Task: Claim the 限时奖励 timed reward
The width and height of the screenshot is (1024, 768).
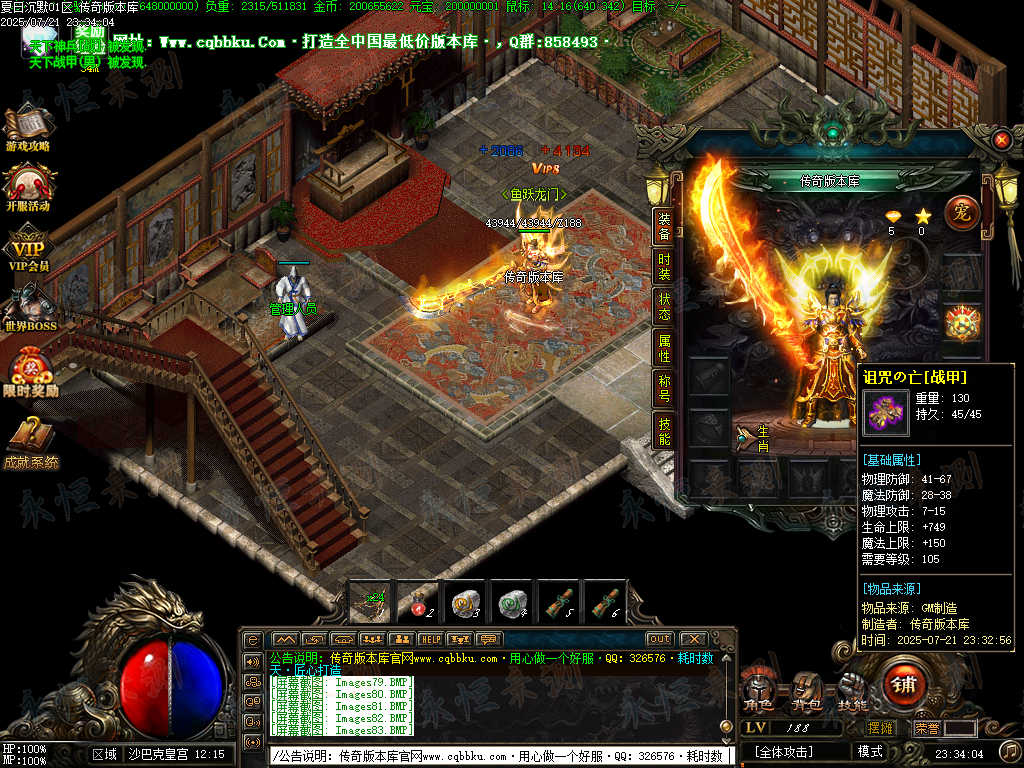Action: [30, 372]
